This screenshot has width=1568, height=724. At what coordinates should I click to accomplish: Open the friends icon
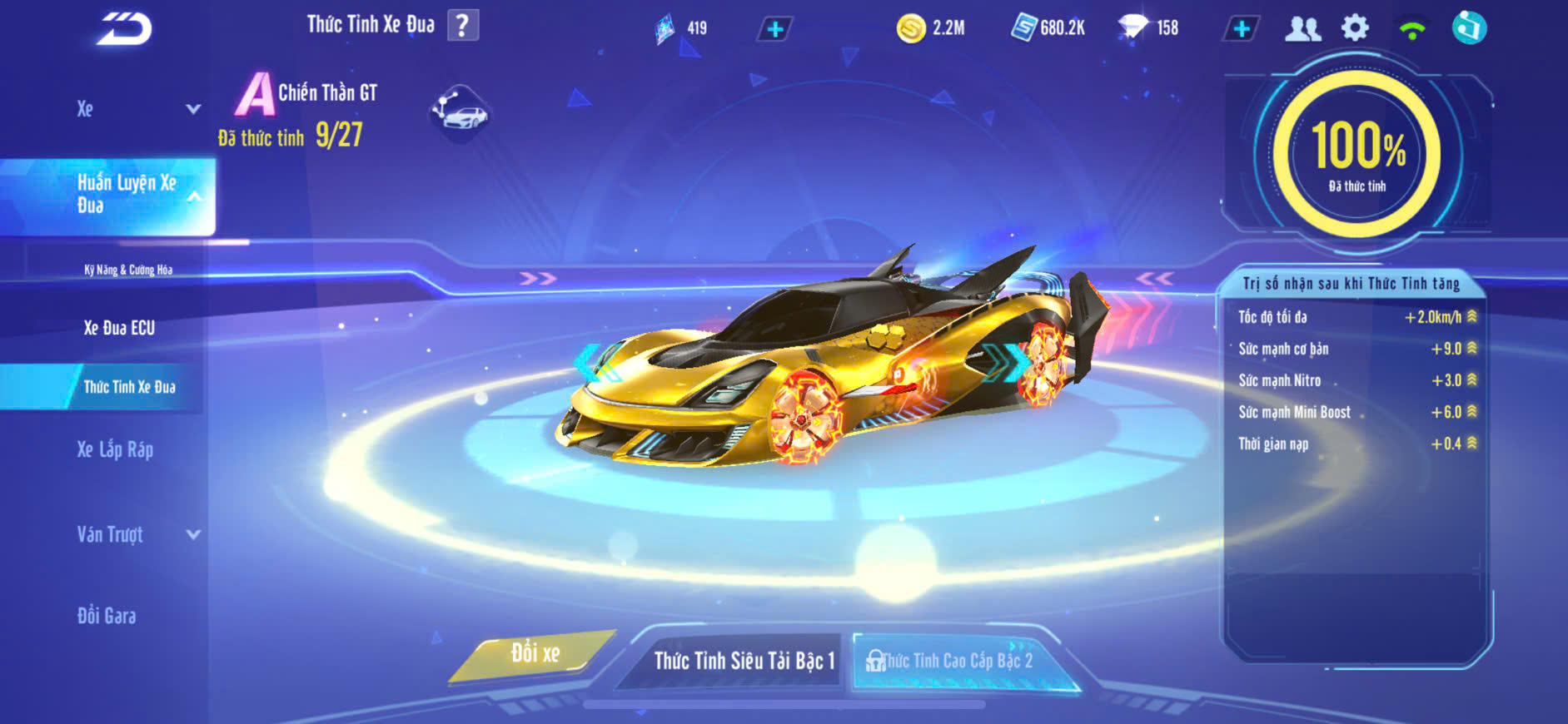point(1302,29)
